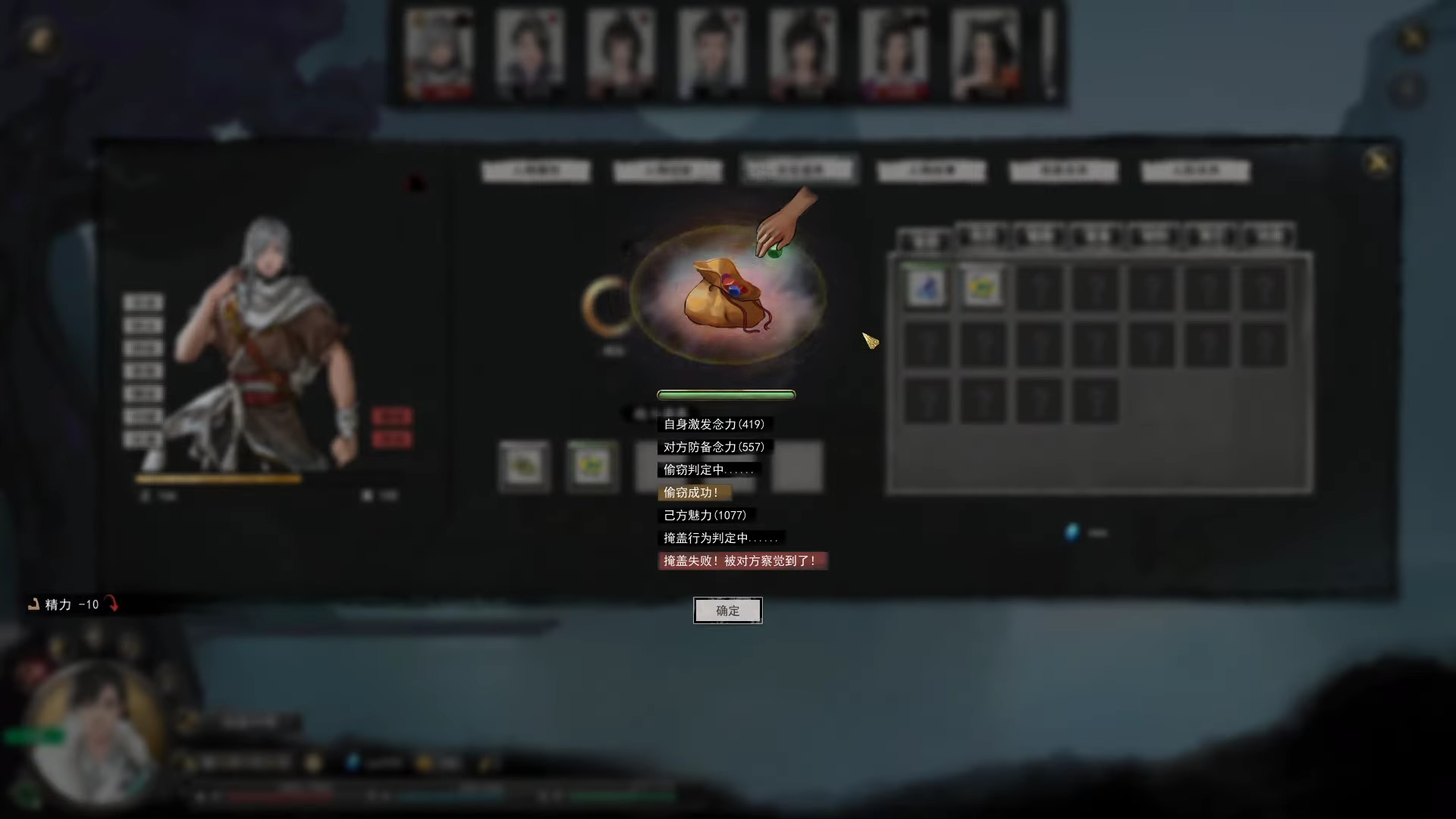
Task: Select the blue item in the first inventory slot
Action: tap(927, 287)
